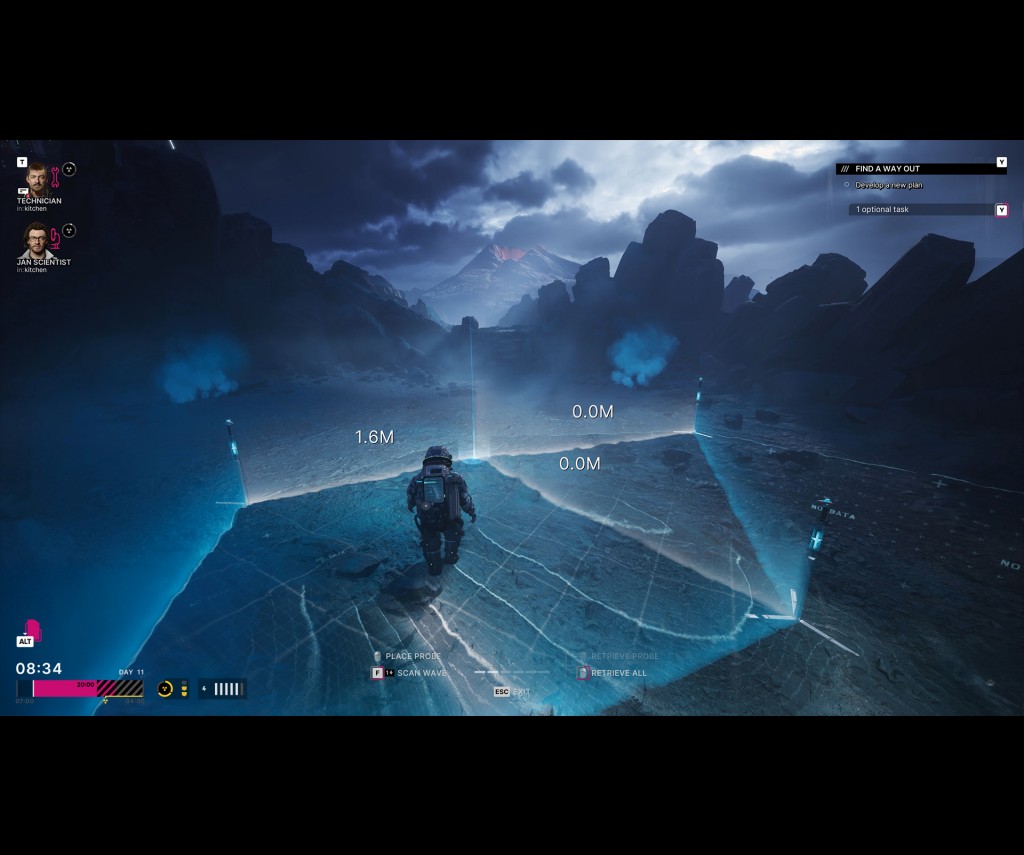
Task: Open the Technician's speech bubble notification
Action: point(23,190)
